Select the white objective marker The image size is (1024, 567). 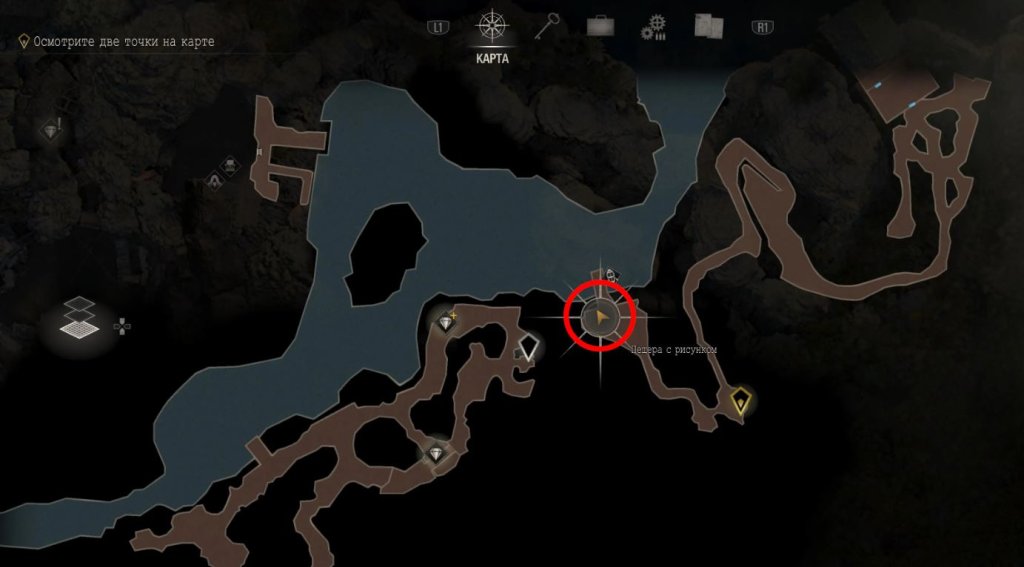[x=529, y=347]
